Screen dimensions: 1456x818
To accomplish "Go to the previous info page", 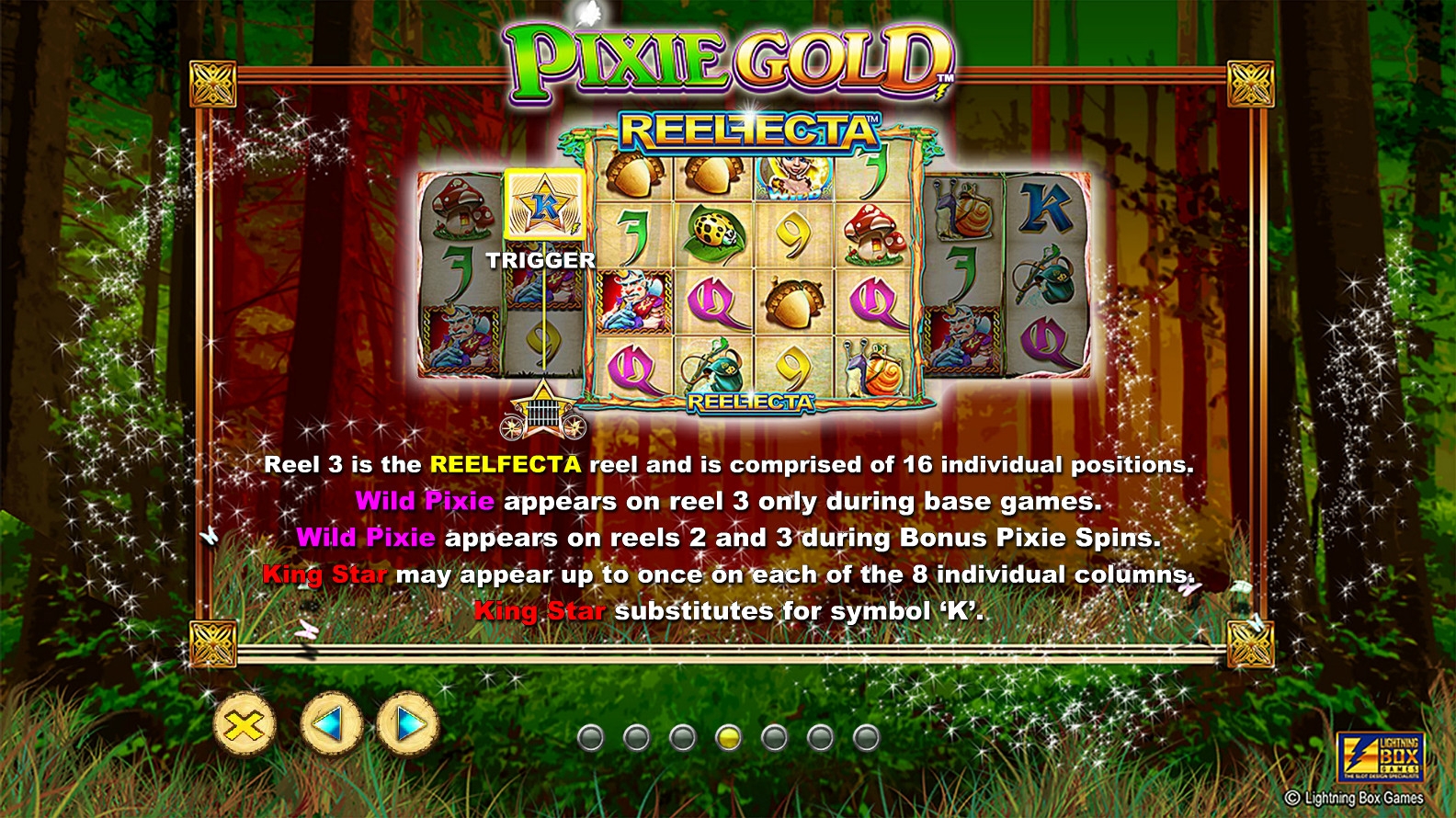I will (331, 724).
